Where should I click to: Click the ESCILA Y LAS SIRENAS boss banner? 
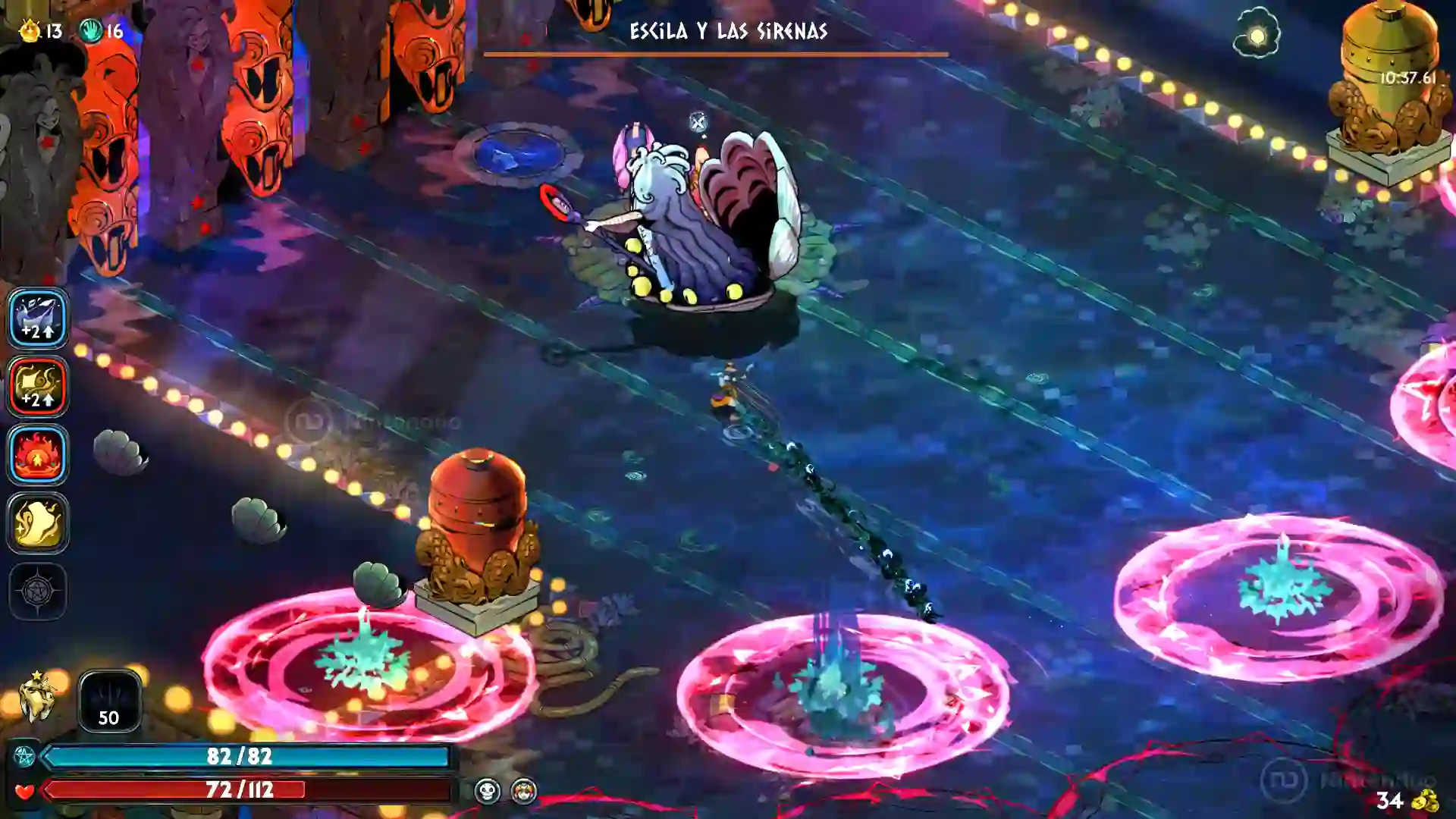tap(726, 33)
